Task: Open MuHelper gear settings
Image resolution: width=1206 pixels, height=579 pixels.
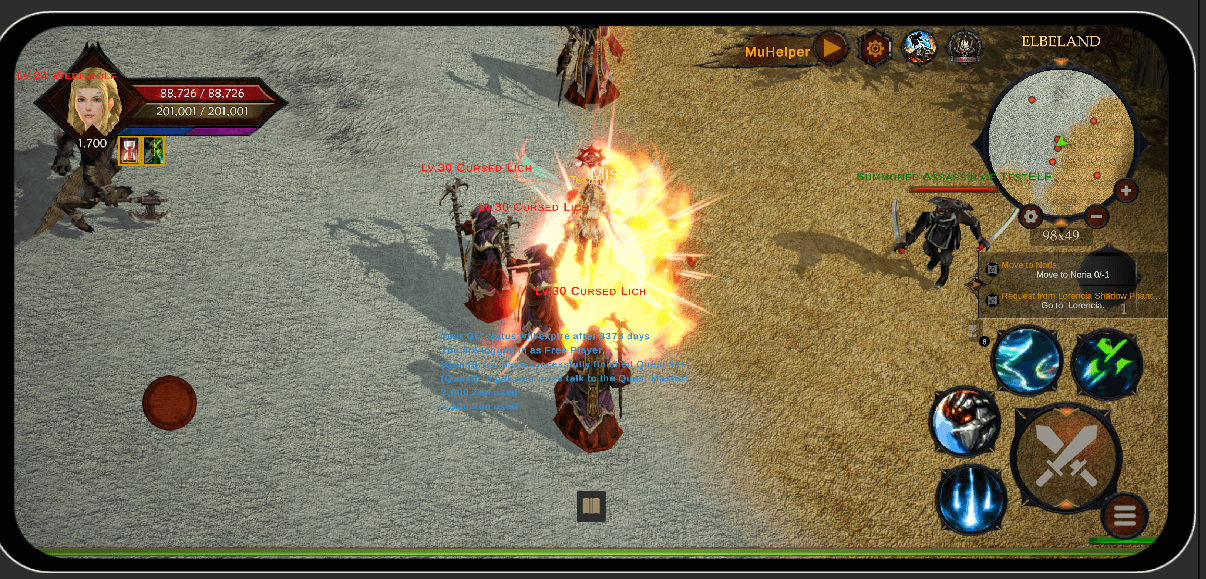Action: coord(875,48)
